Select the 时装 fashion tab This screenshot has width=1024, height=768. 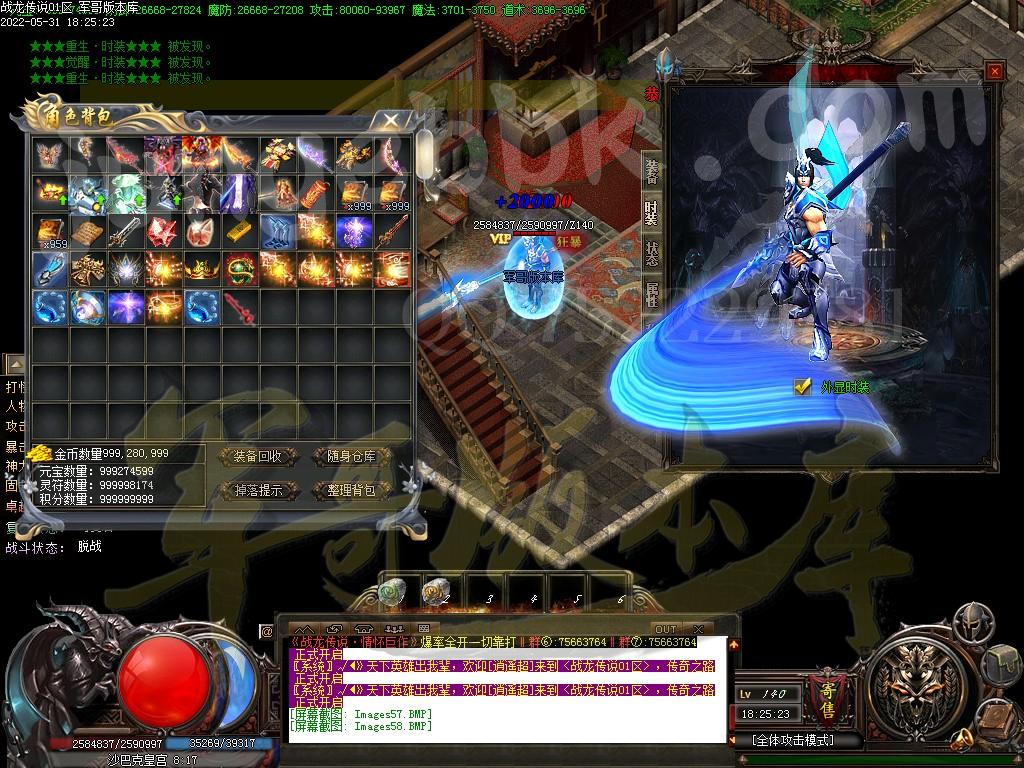[x=652, y=212]
